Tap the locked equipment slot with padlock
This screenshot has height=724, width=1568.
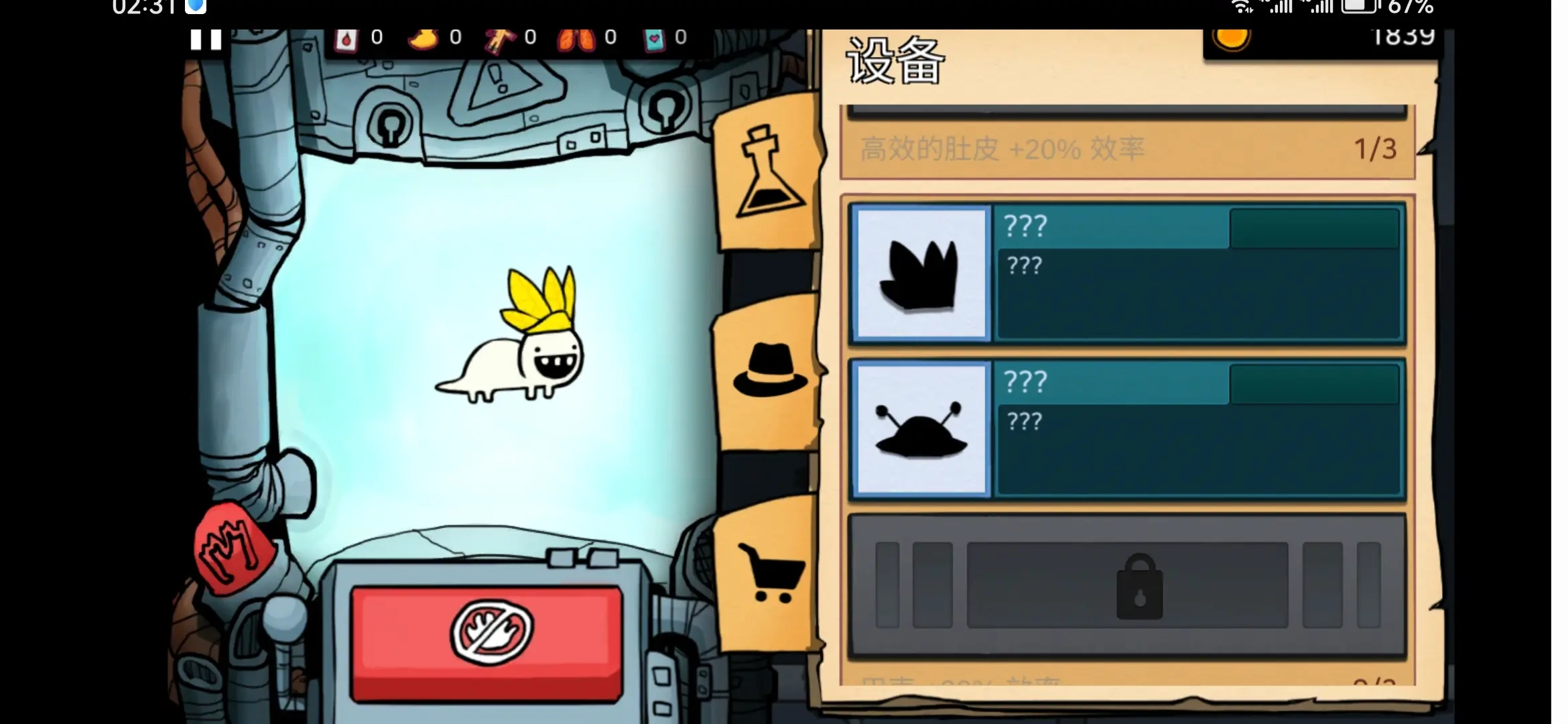coord(1127,586)
